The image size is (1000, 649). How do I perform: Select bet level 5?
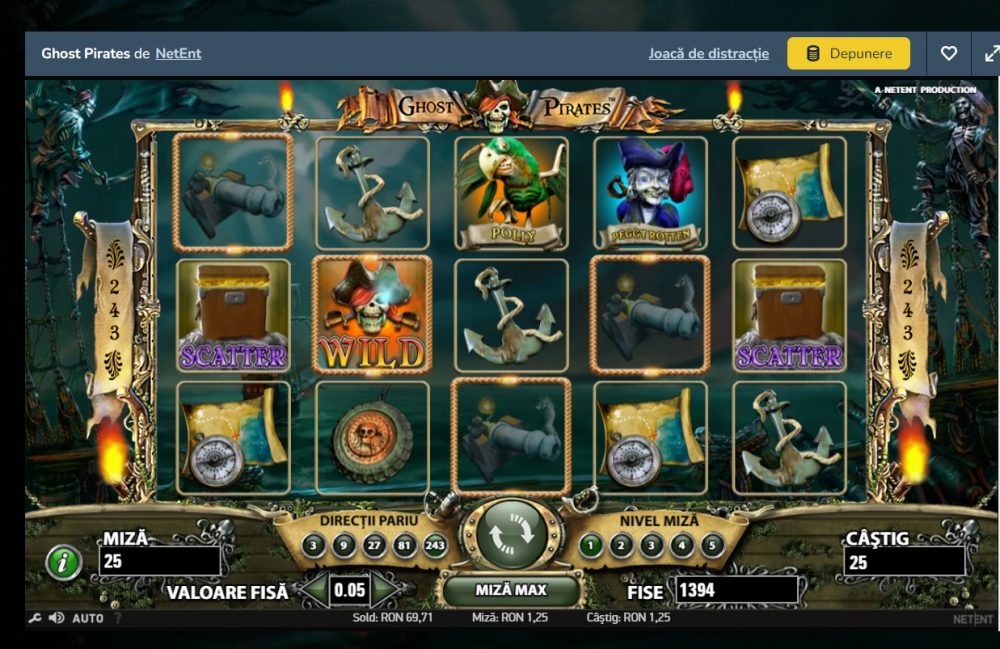712,546
